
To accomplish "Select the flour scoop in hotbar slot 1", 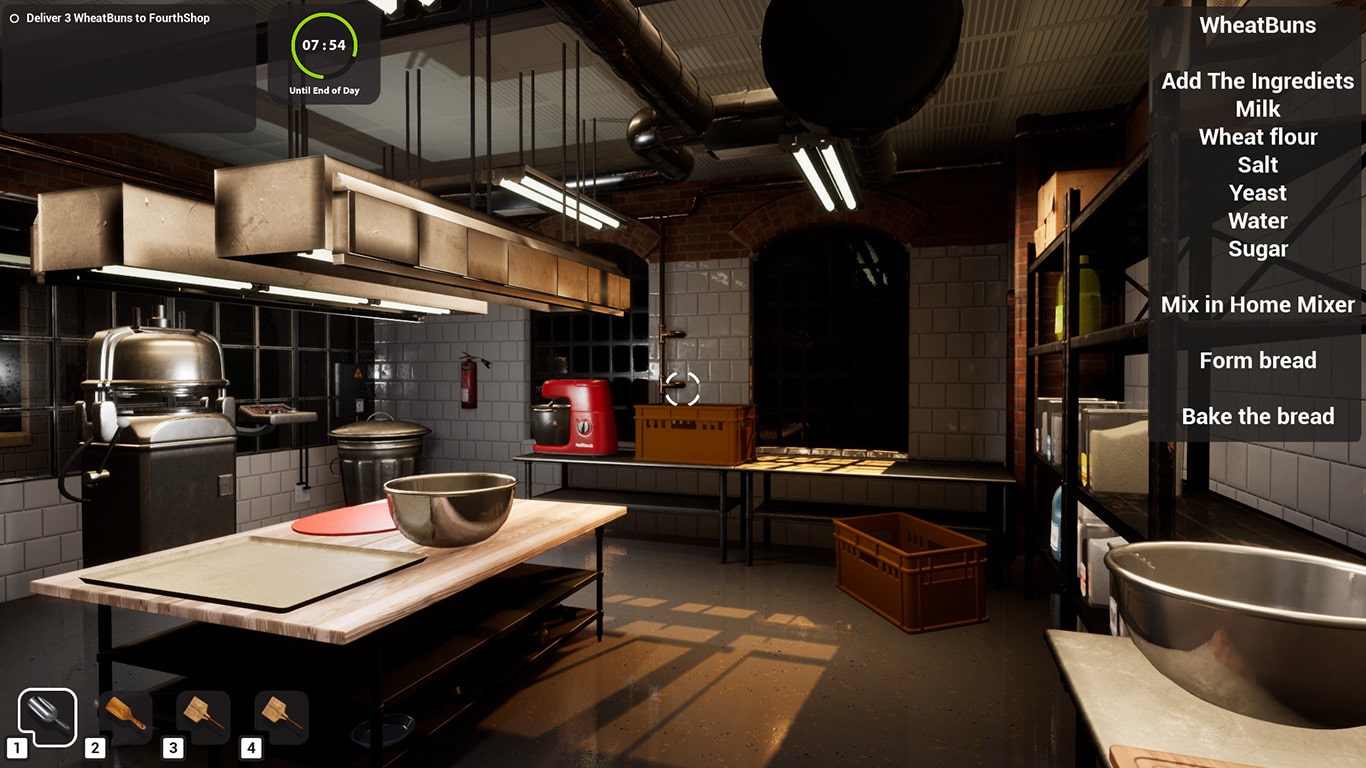I will (47, 715).
